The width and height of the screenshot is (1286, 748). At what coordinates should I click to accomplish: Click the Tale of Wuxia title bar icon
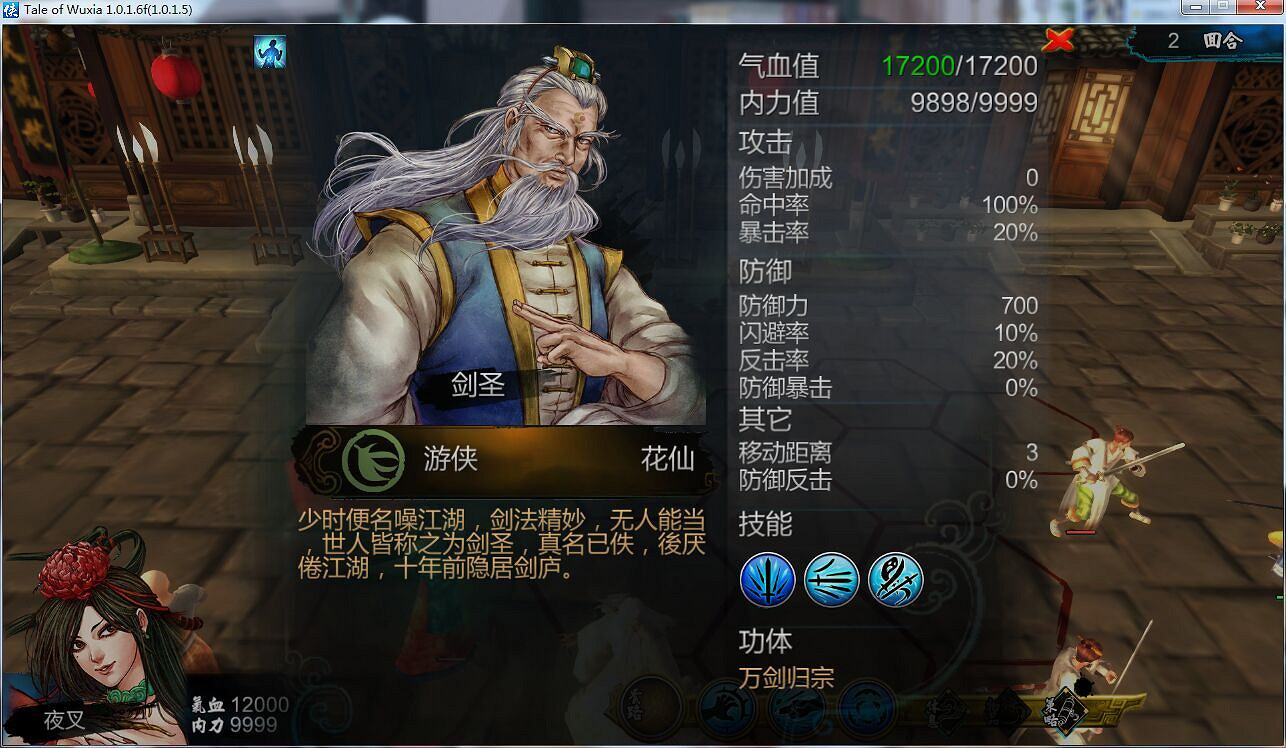[x=10, y=10]
